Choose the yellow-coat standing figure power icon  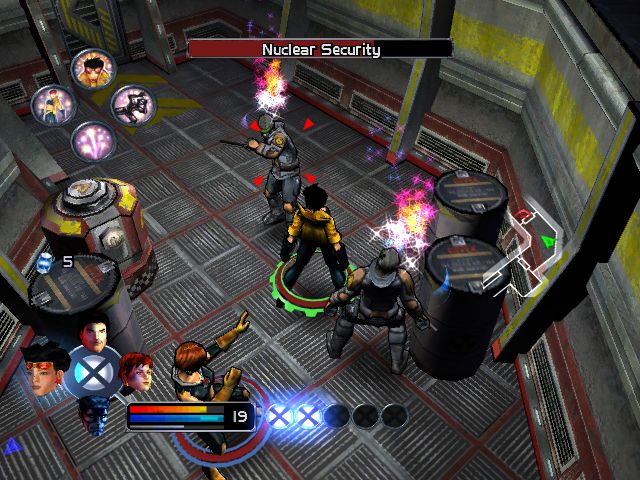[52, 103]
